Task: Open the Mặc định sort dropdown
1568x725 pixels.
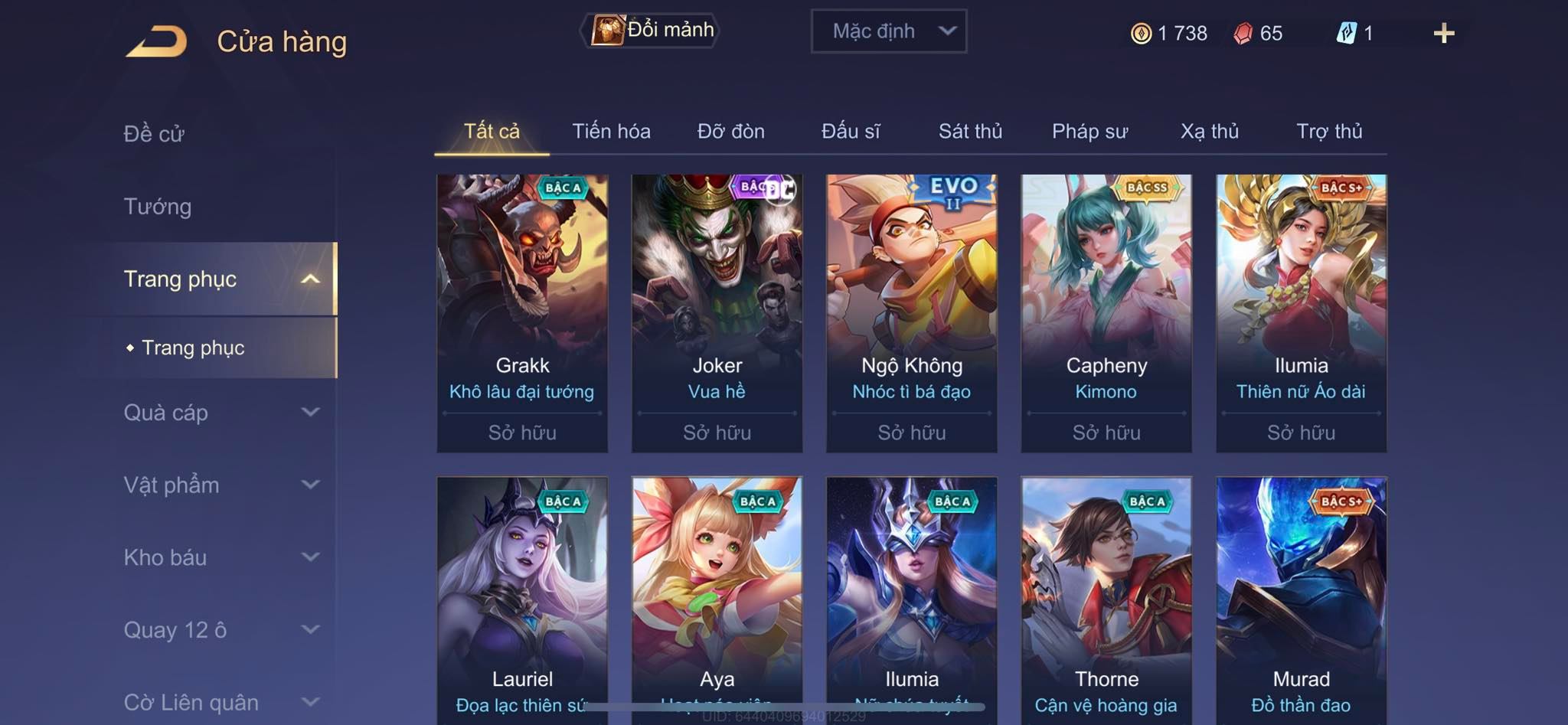Action: [x=888, y=31]
